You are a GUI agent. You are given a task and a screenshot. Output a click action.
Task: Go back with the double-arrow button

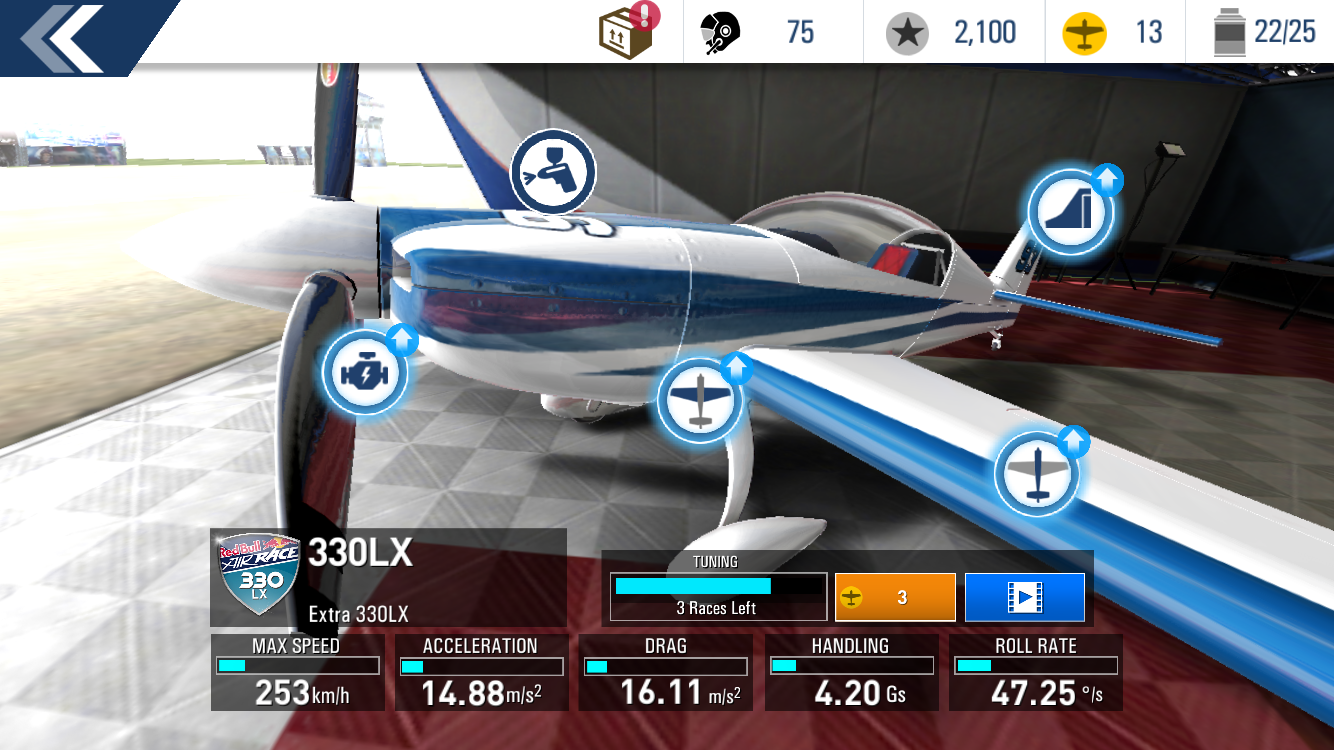[62, 38]
